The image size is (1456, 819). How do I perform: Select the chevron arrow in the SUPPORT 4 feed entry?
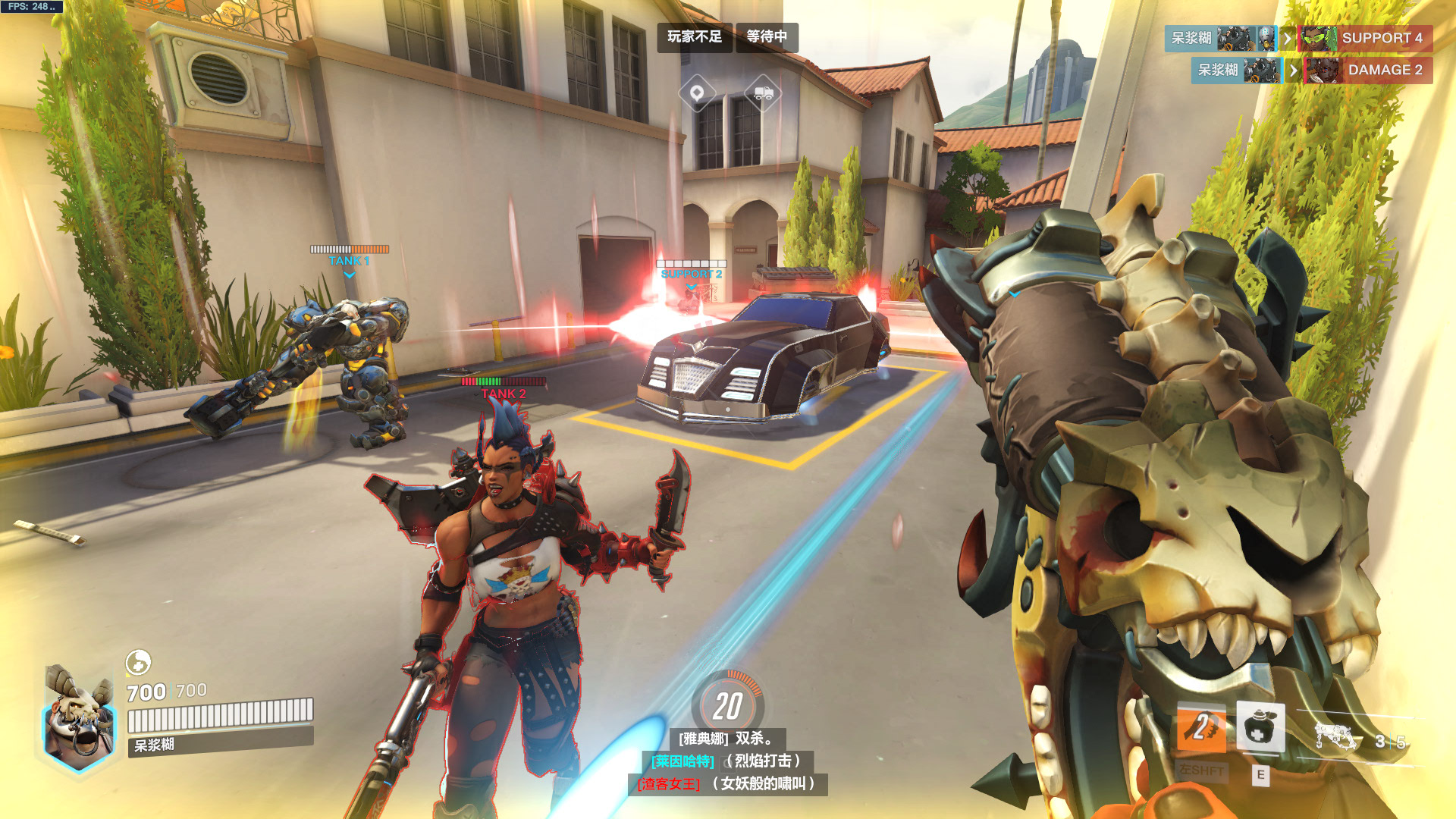[x=1288, y=38]
